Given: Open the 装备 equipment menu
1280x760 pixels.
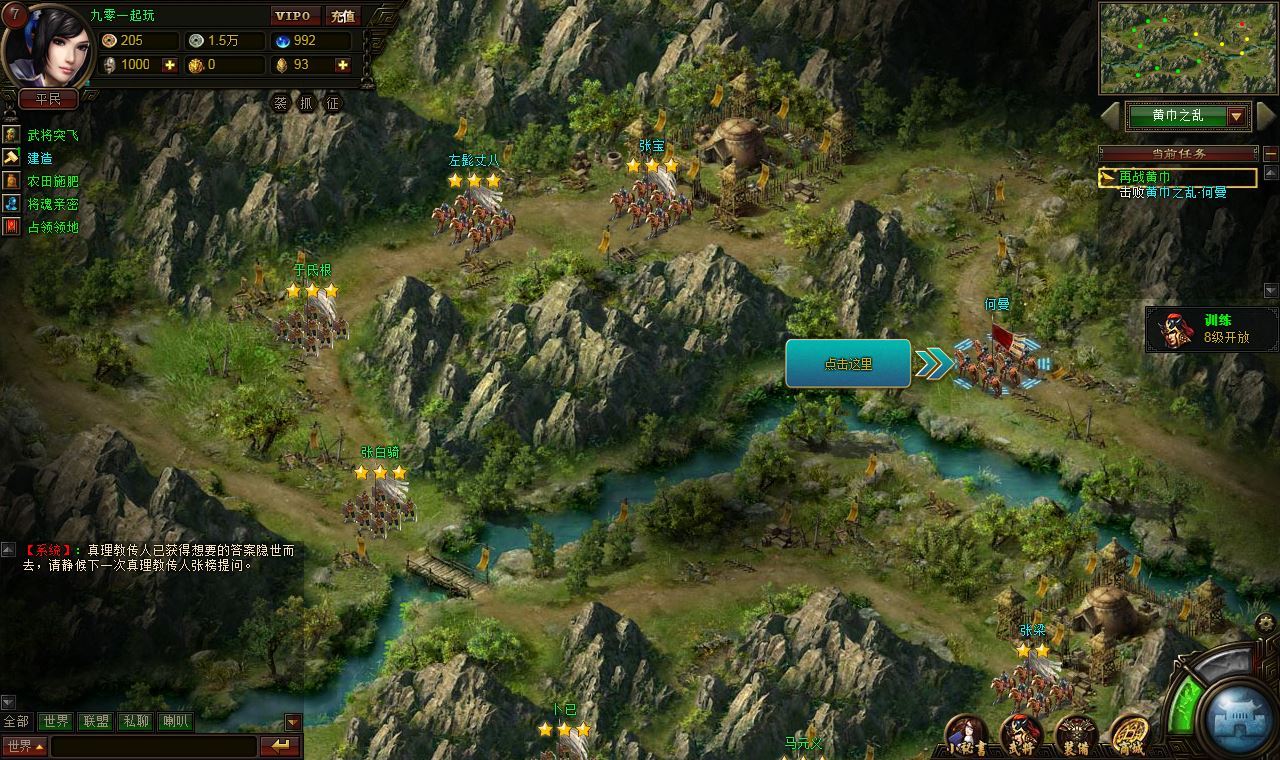Looking at the screenshot, I should click(1076, 735).
